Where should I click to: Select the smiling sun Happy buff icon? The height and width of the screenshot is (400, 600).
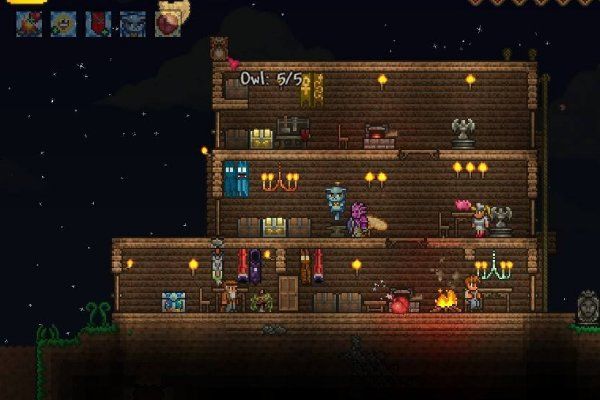(62, 22)
